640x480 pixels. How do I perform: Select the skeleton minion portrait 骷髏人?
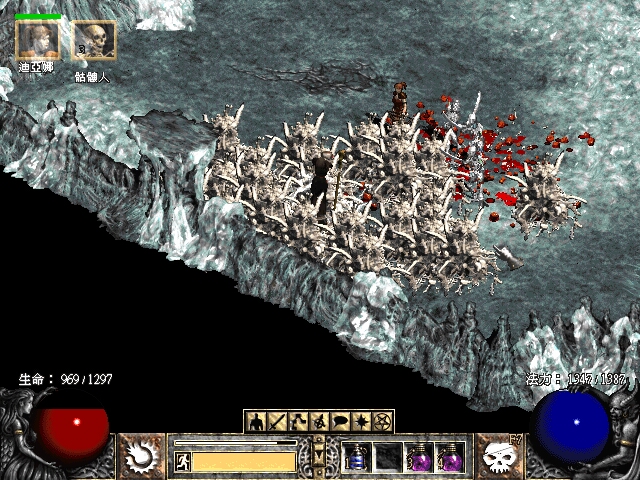coord(93,41)
